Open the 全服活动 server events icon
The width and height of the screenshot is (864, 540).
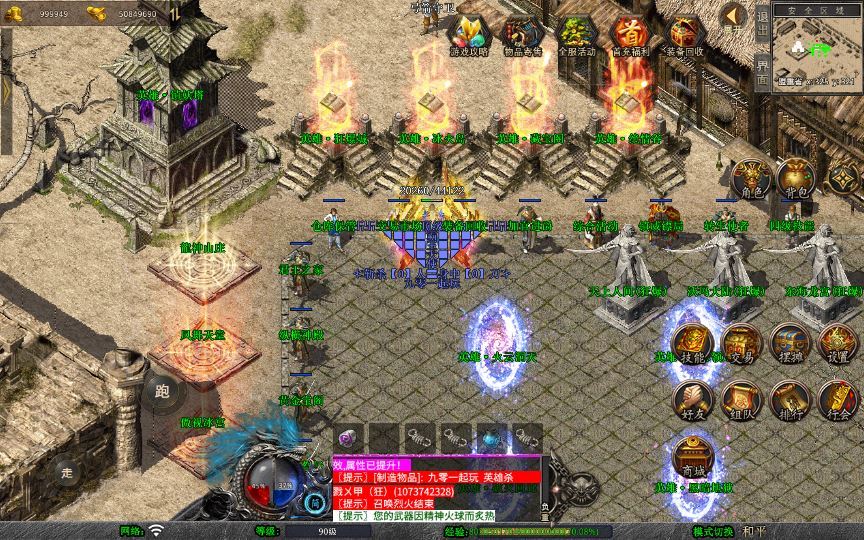pyautogui.click(x=576, y=35)
